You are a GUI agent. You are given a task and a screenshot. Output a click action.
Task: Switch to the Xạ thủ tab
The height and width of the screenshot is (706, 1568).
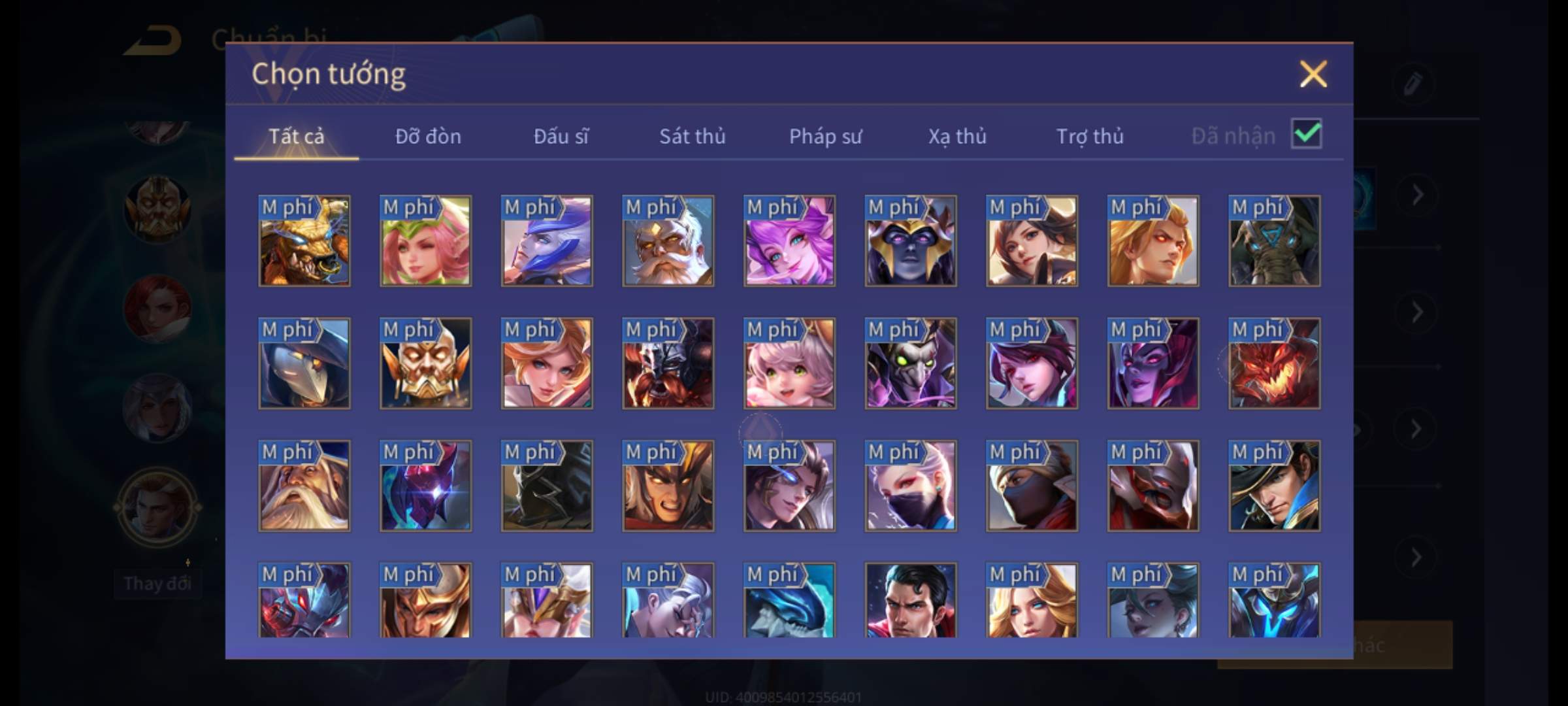coord(957,136)
